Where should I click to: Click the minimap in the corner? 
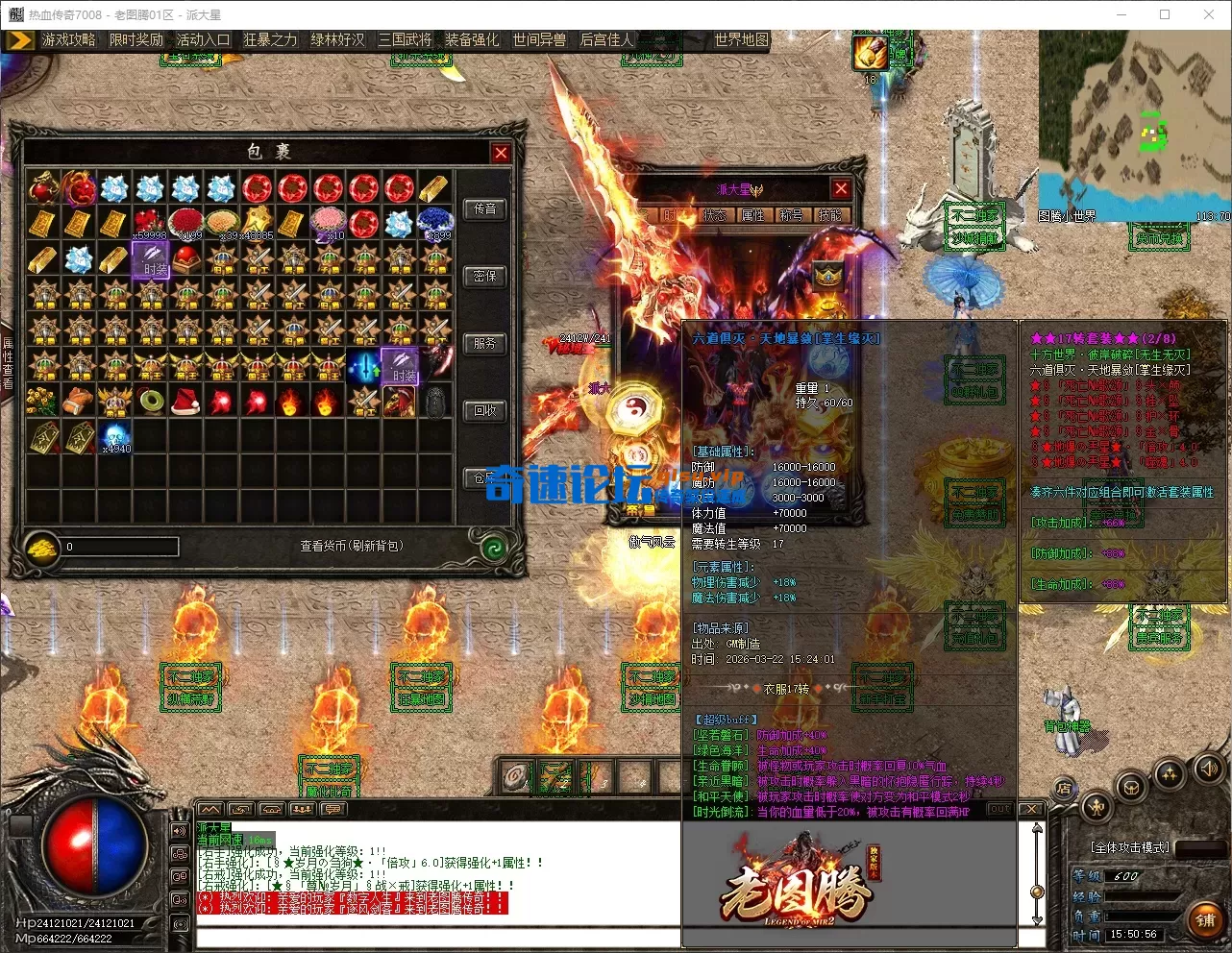coord(1134,125)
